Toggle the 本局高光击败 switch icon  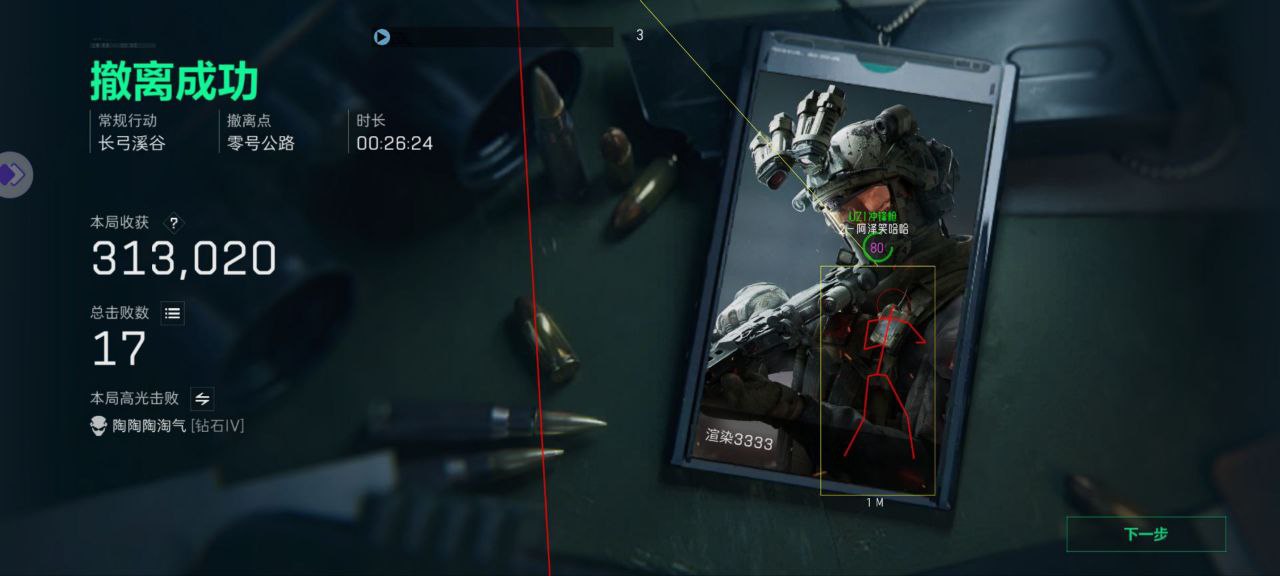tap(202, 399)
